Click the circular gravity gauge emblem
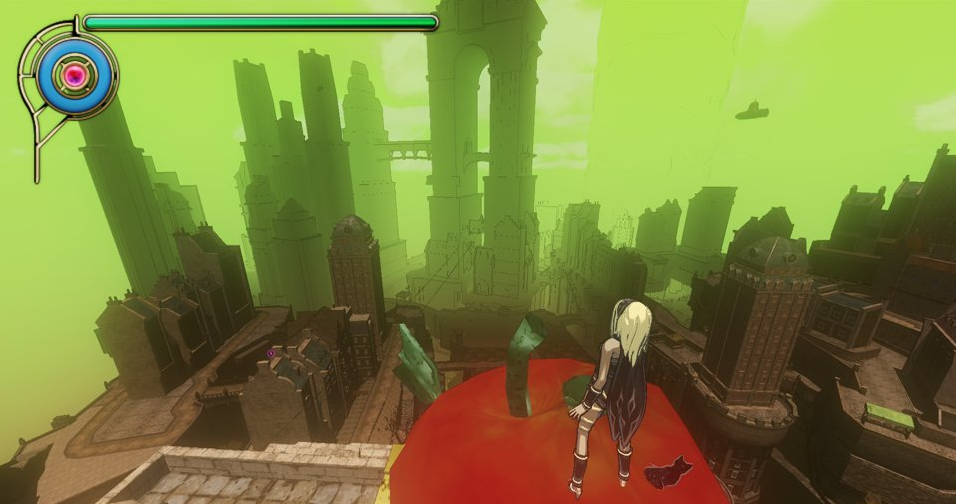The width and height of the screenshot is (956, 504). tap(73, 74)
